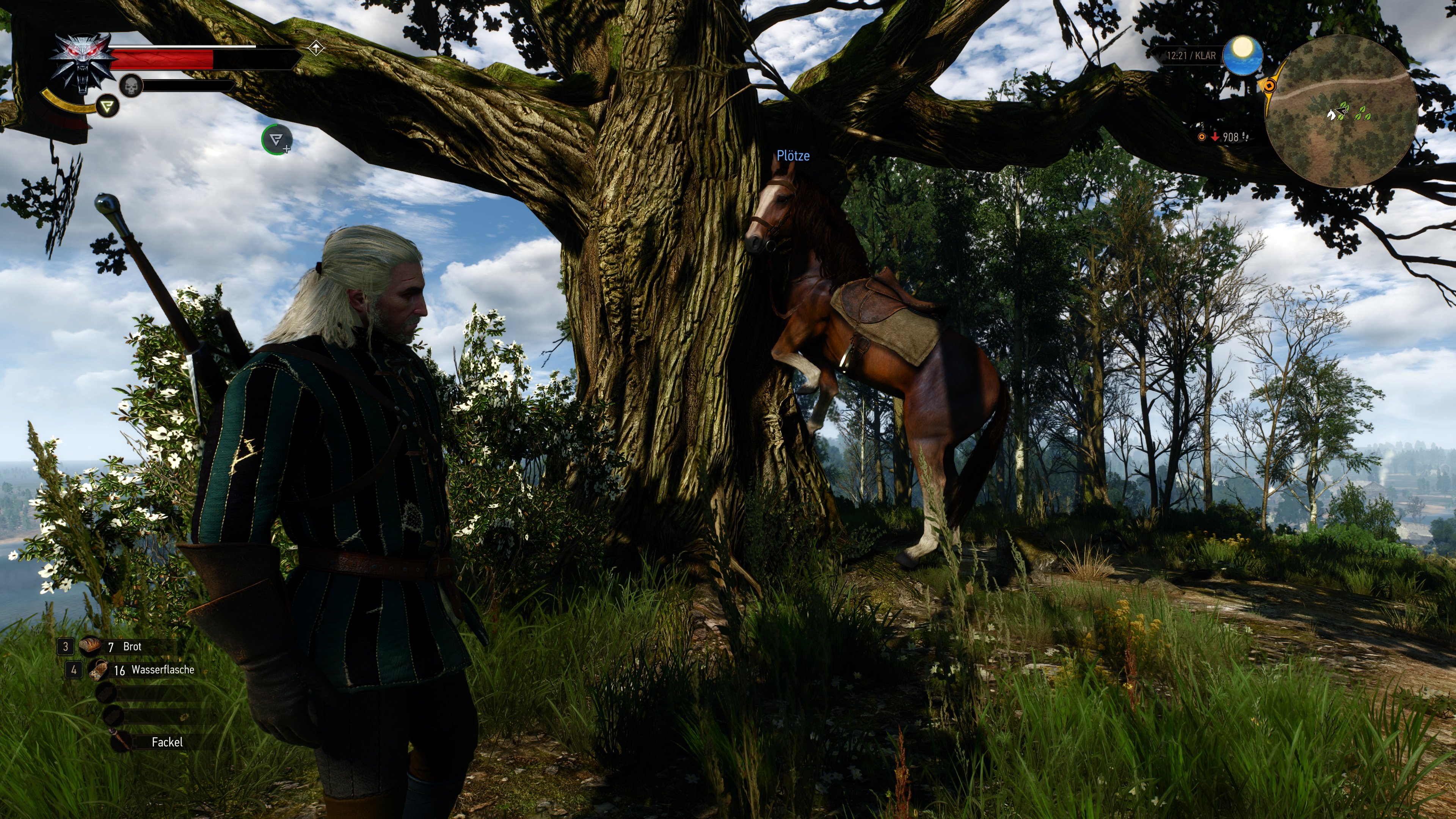Image resolution: width=1456 pixels, height=819 pixels.
Task: Expand the quest distance tracker showing 908
Action: tap(1230, 137)
